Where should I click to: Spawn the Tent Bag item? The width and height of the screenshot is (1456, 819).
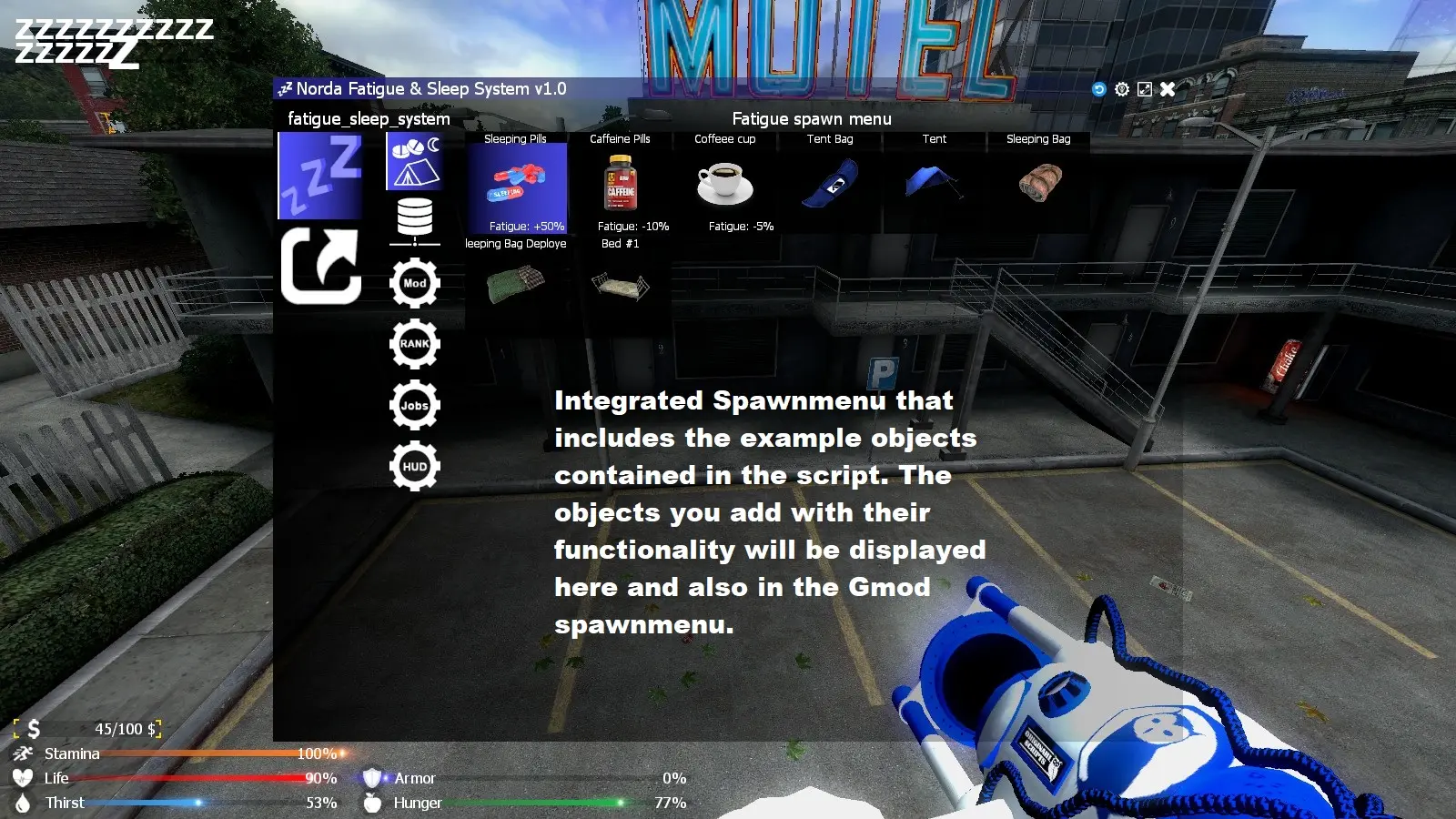pos(829,182)
